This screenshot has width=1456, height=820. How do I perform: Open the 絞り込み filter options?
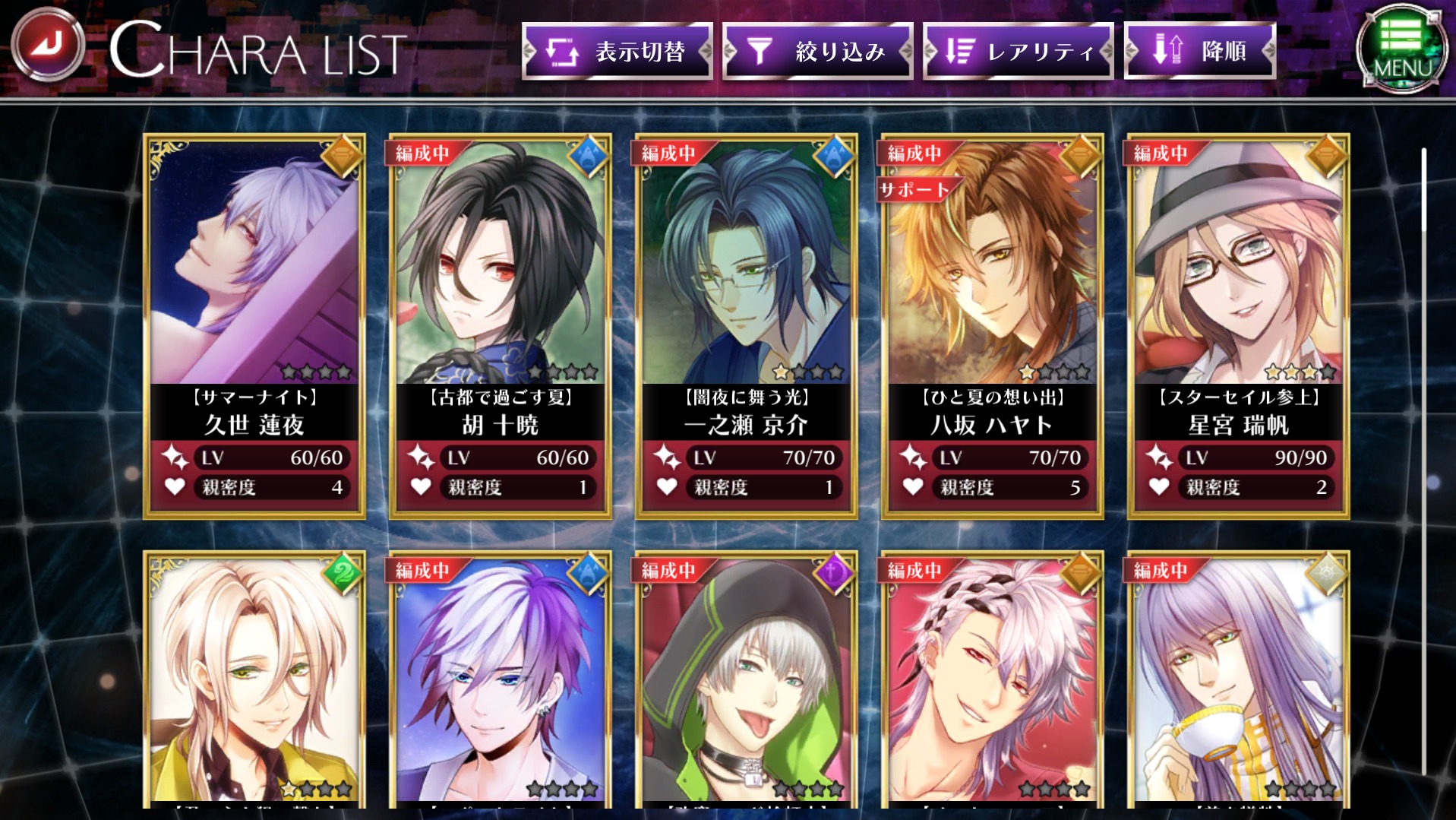pos(817,51)
